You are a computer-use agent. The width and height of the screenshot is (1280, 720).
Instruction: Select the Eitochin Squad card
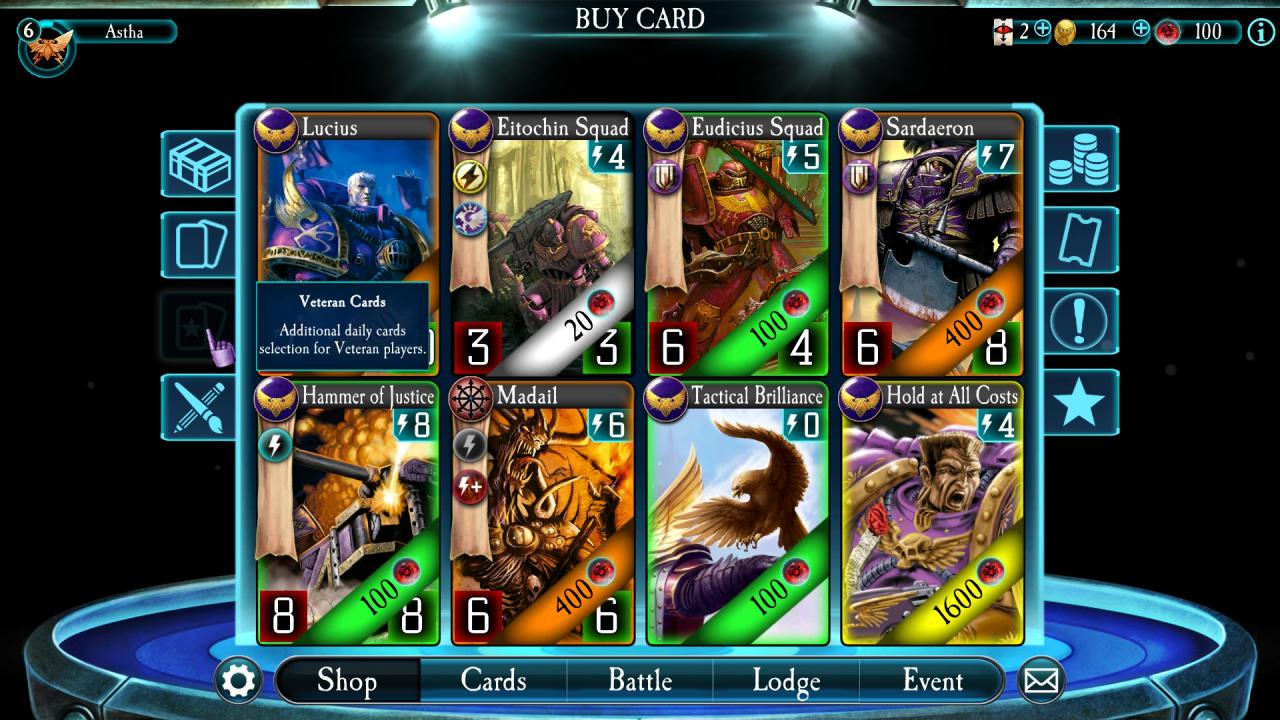point(542,243)
